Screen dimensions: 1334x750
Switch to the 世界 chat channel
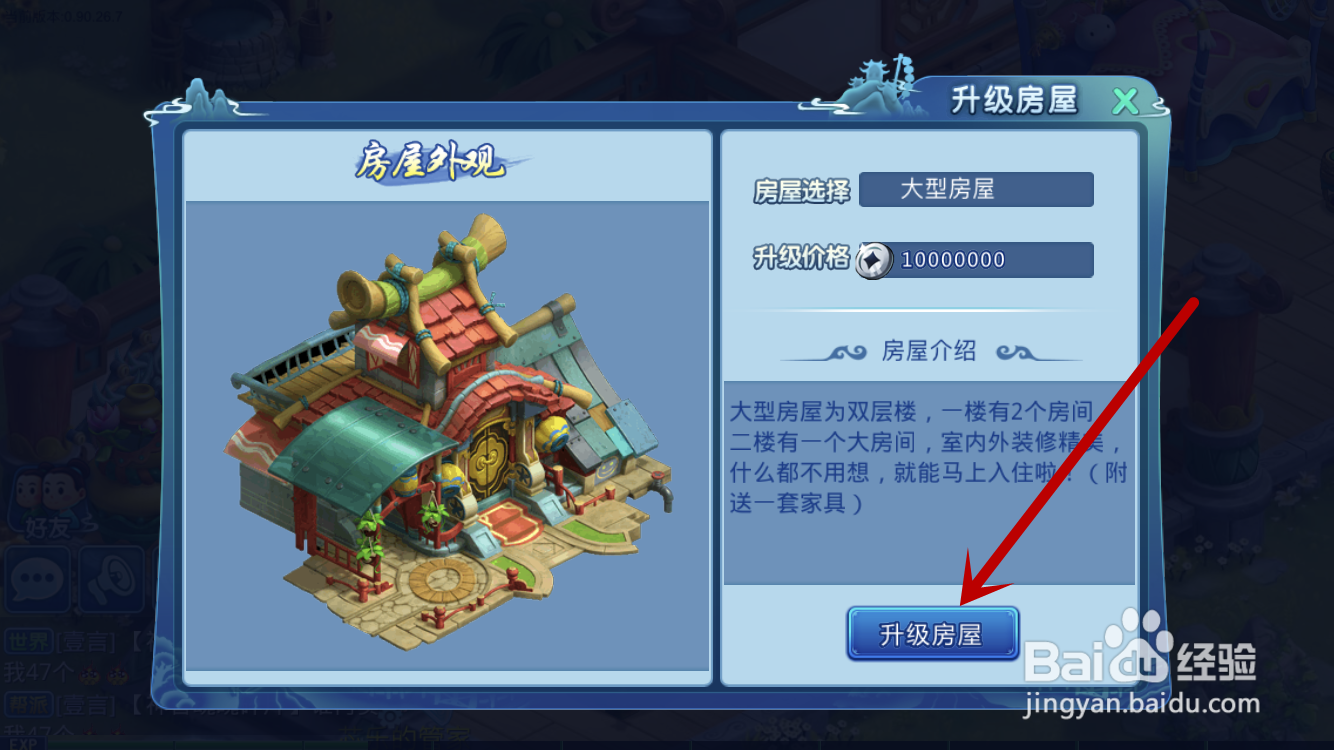point(28,638)
